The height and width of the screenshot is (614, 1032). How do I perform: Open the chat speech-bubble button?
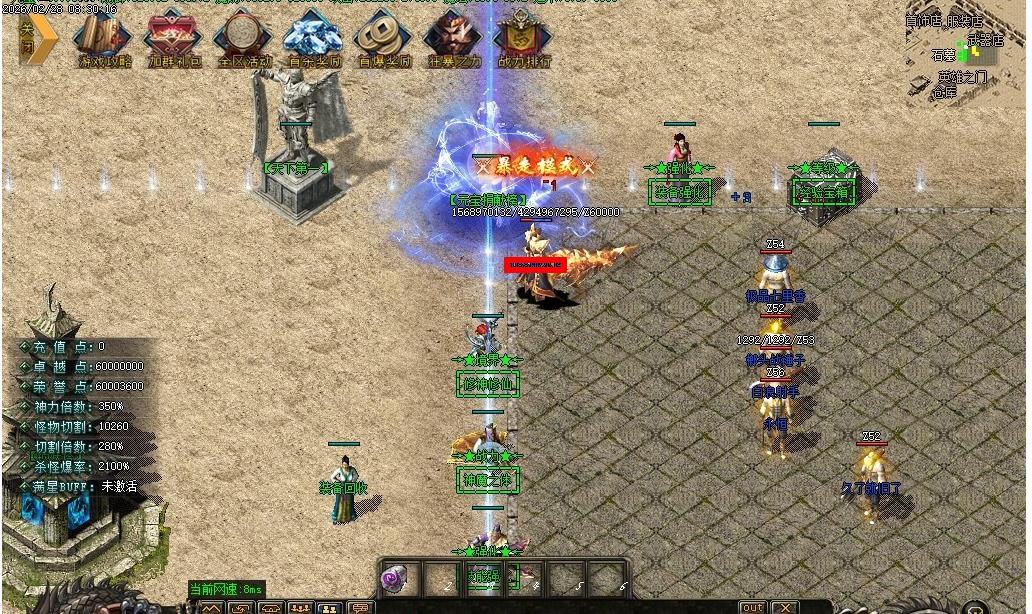(360, 607)
